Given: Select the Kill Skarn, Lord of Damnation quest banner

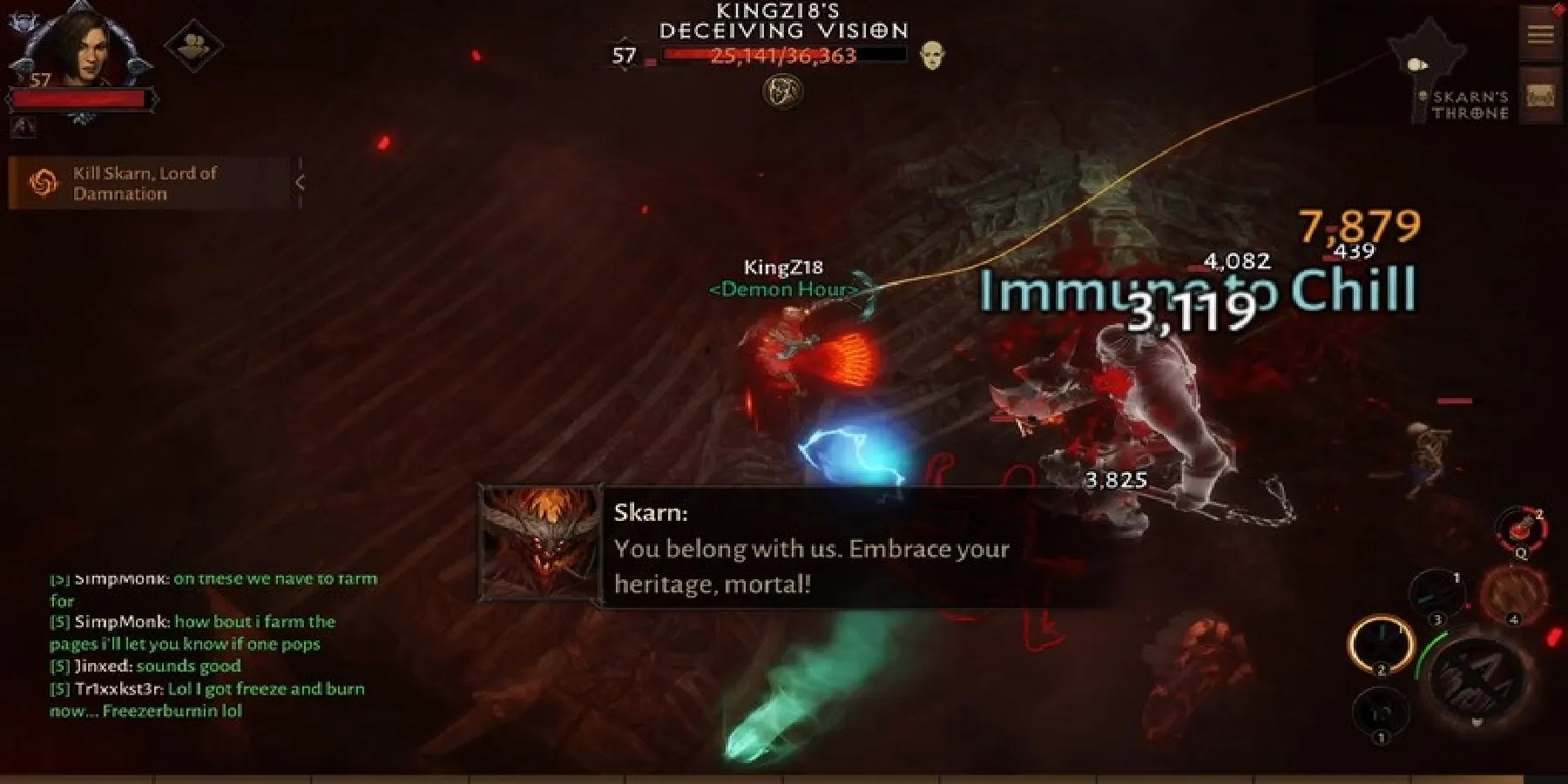Looking at the screenshot, I should pos(148,183).
